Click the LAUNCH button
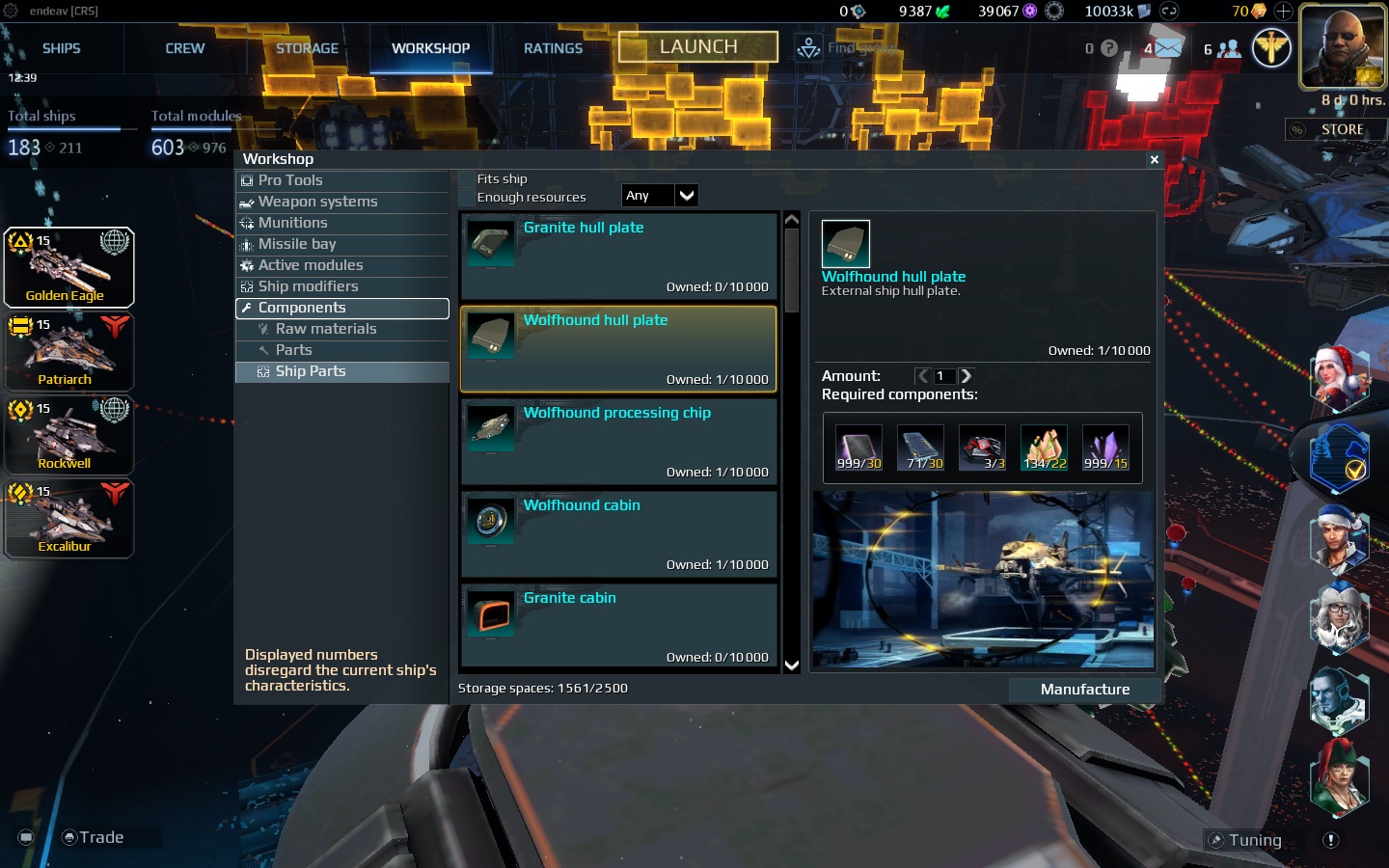Viewport: 1389px width, 868px height. click(697, 45)
